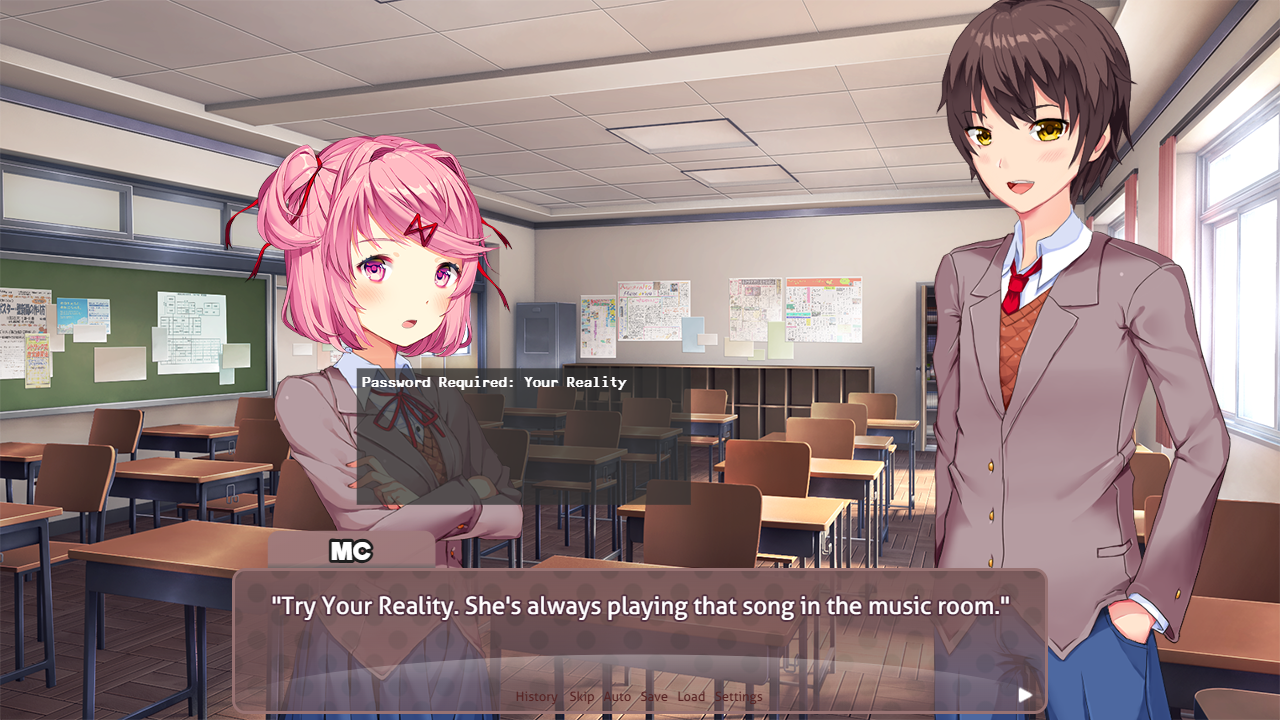1280x720 pixels.
Task: Click the Settings text at bottom right
Action: pyautogui.click(x=739, y=696)
